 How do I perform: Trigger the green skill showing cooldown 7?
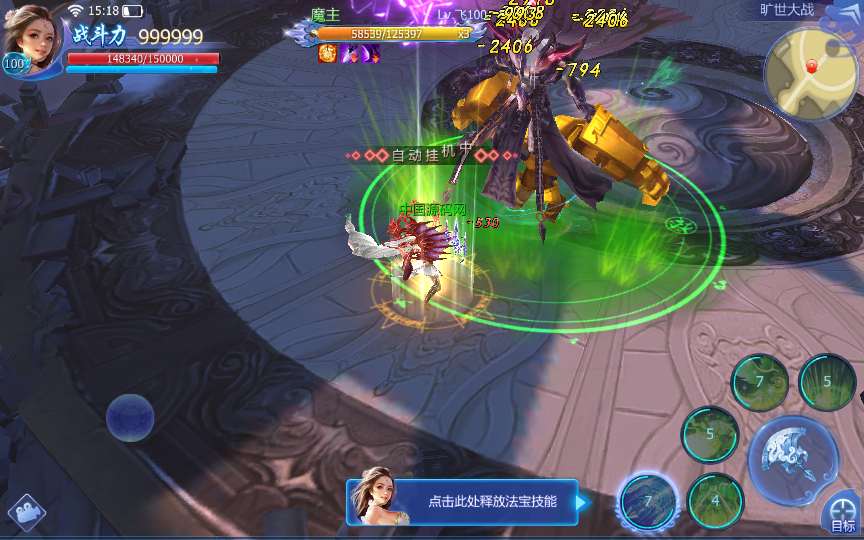(760, 382)
